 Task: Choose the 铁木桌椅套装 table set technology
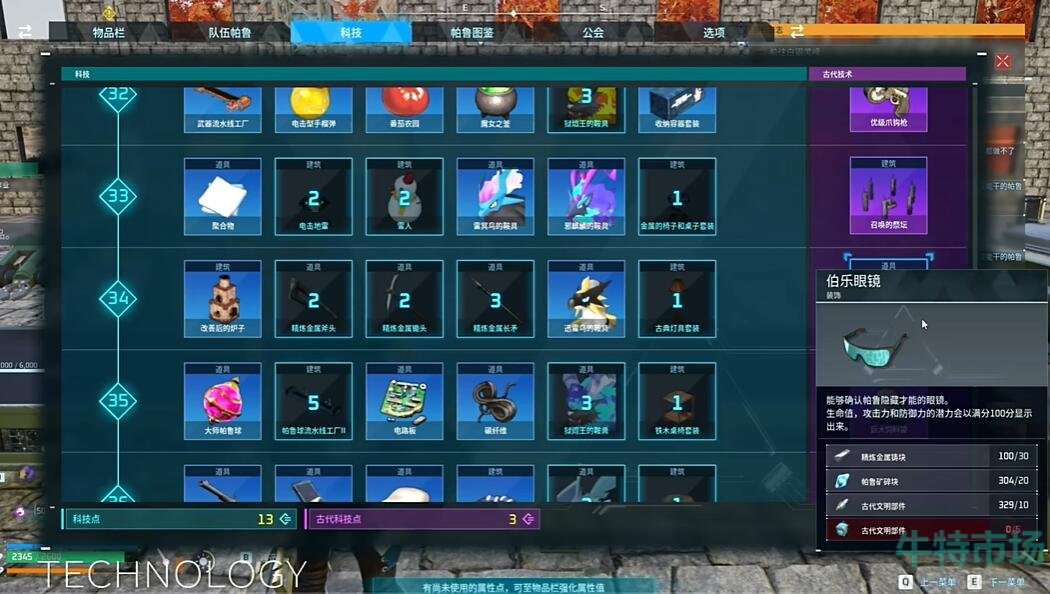(677, 400)
